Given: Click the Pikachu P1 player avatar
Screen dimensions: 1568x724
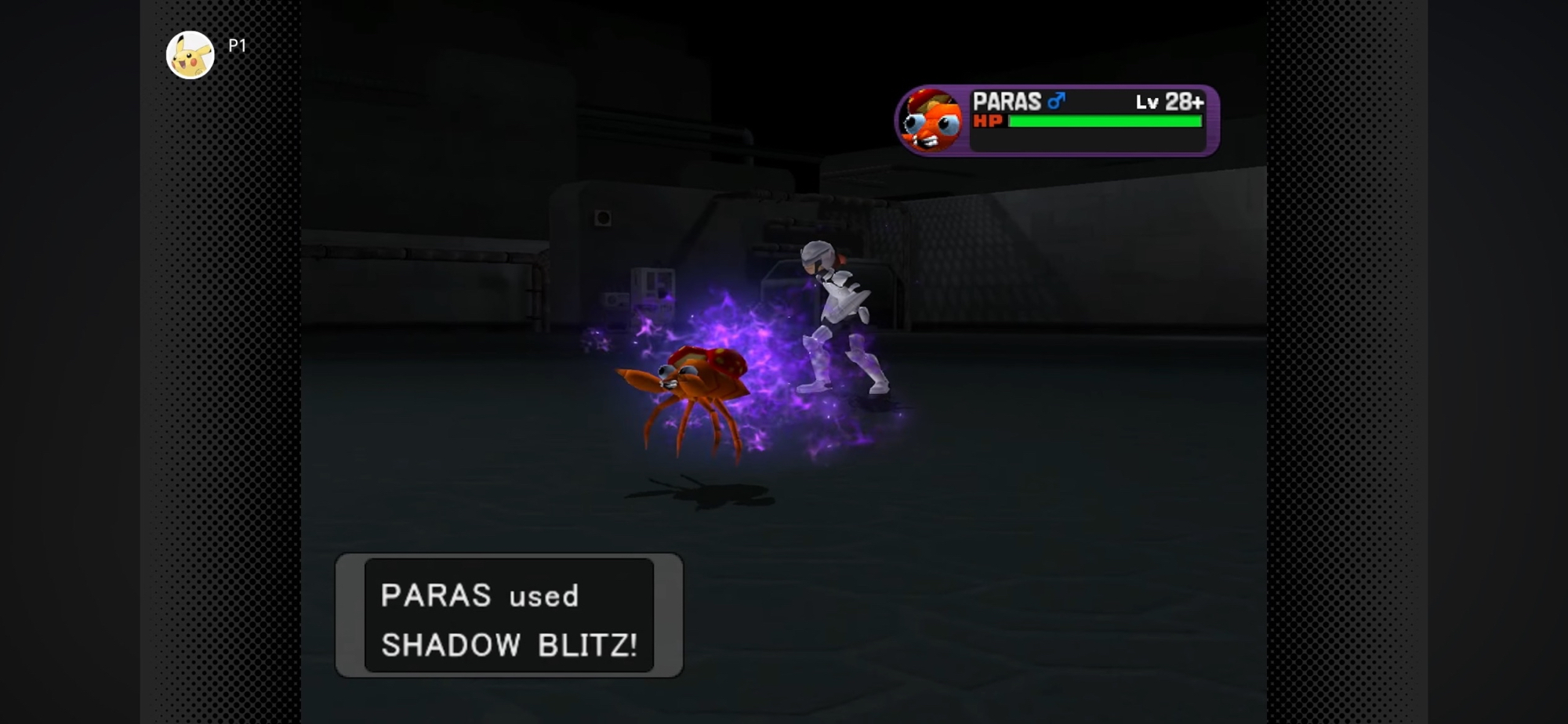Looking at the screenshot, I should [x=191, y=56].
